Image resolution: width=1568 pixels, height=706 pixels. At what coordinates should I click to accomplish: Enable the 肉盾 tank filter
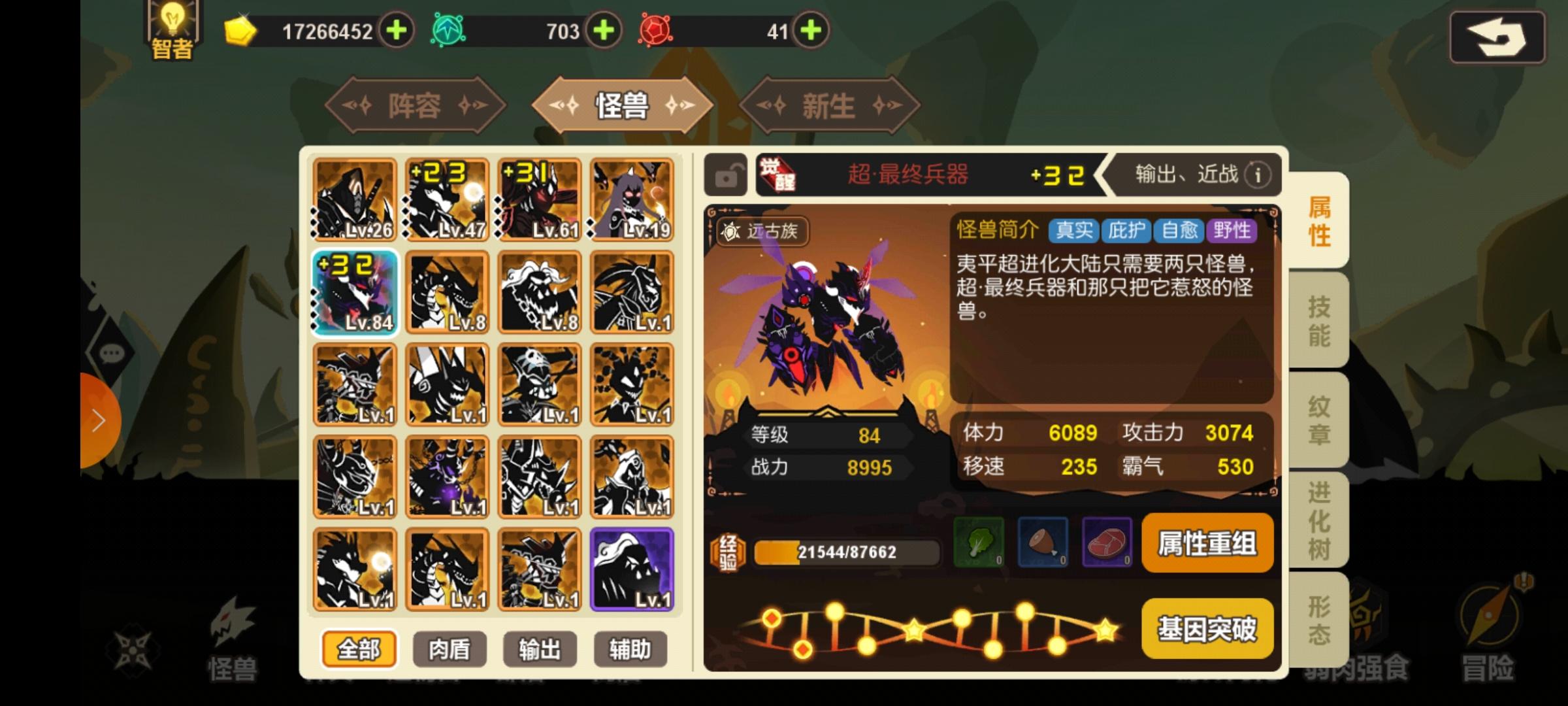click(x=449, y=649)
